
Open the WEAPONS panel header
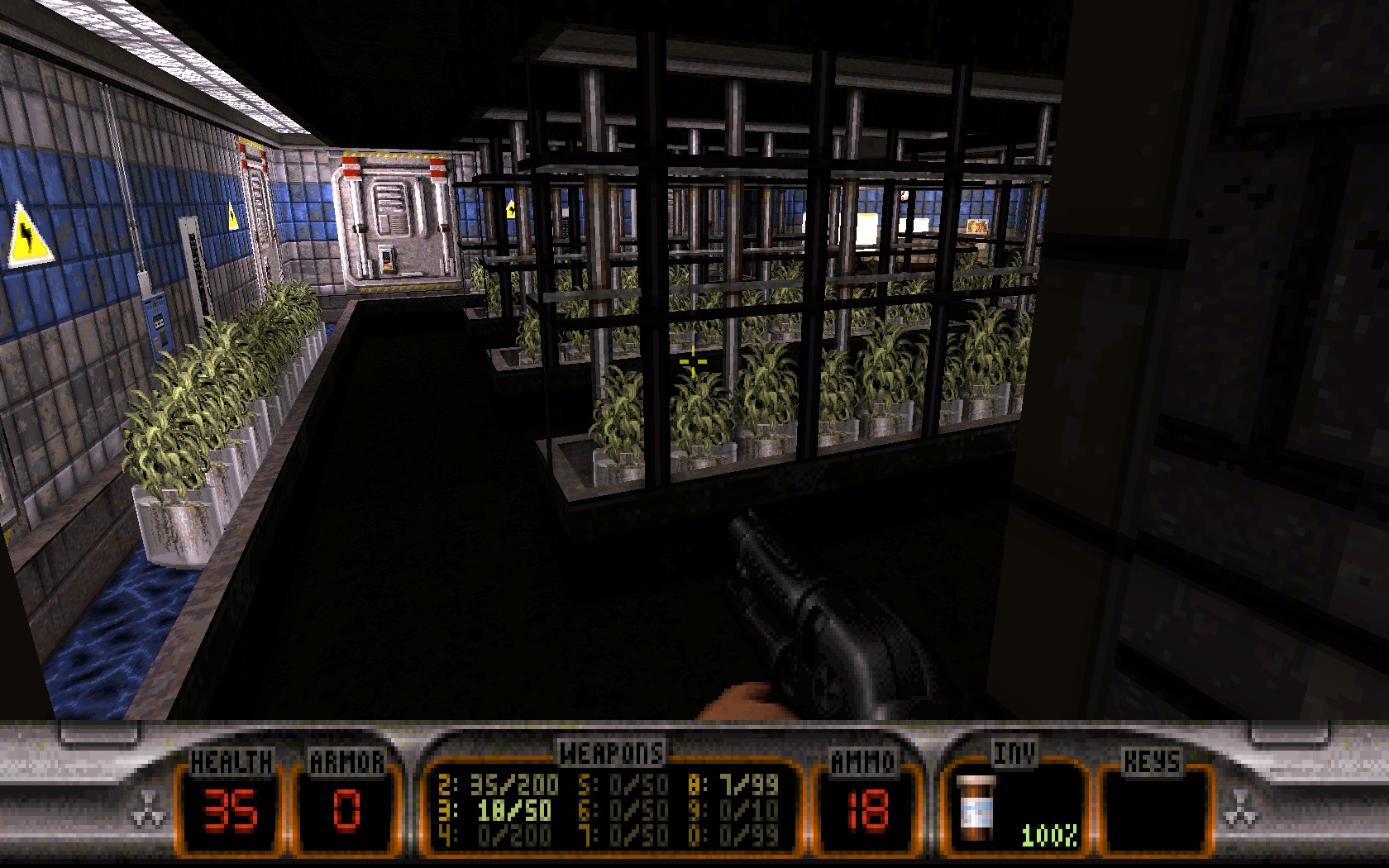[x=609, y=751]
